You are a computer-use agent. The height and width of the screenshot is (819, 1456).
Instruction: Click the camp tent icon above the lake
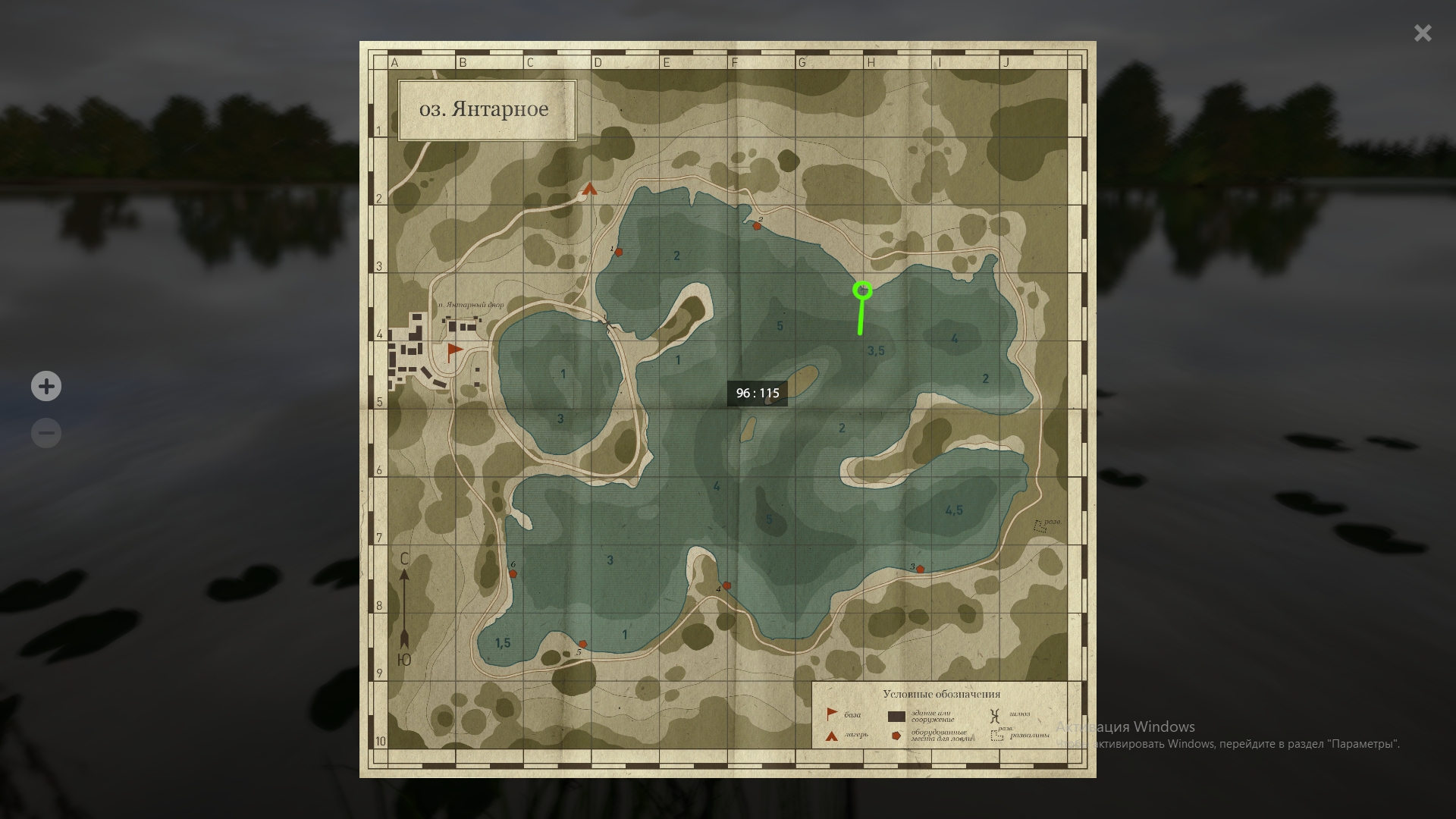click(591, 190)
